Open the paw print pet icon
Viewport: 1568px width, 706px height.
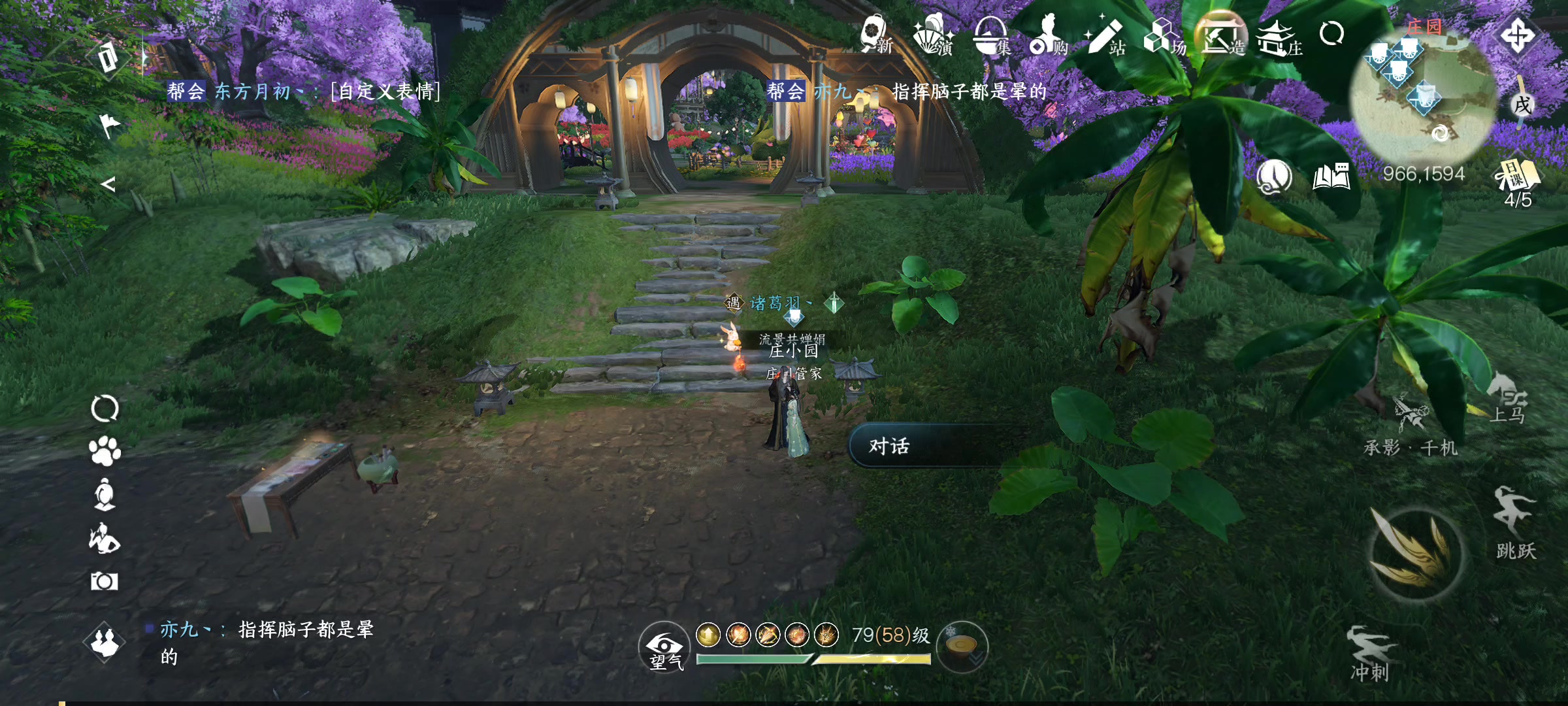coord(105,451)
